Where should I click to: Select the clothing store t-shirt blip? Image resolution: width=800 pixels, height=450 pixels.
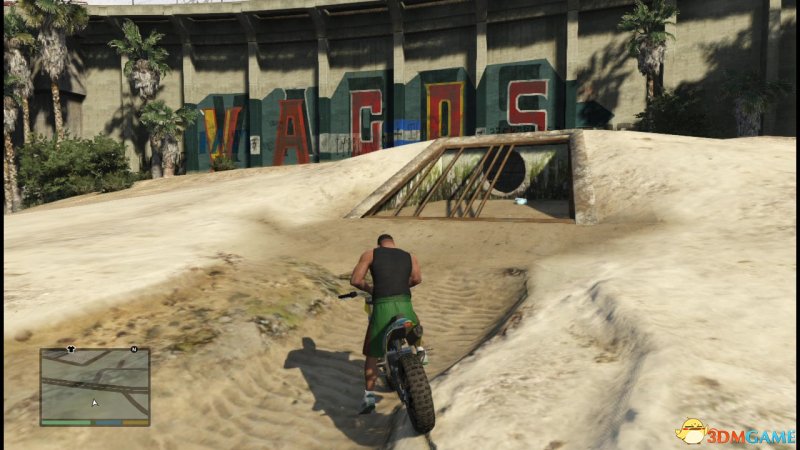tap(71, 350)
